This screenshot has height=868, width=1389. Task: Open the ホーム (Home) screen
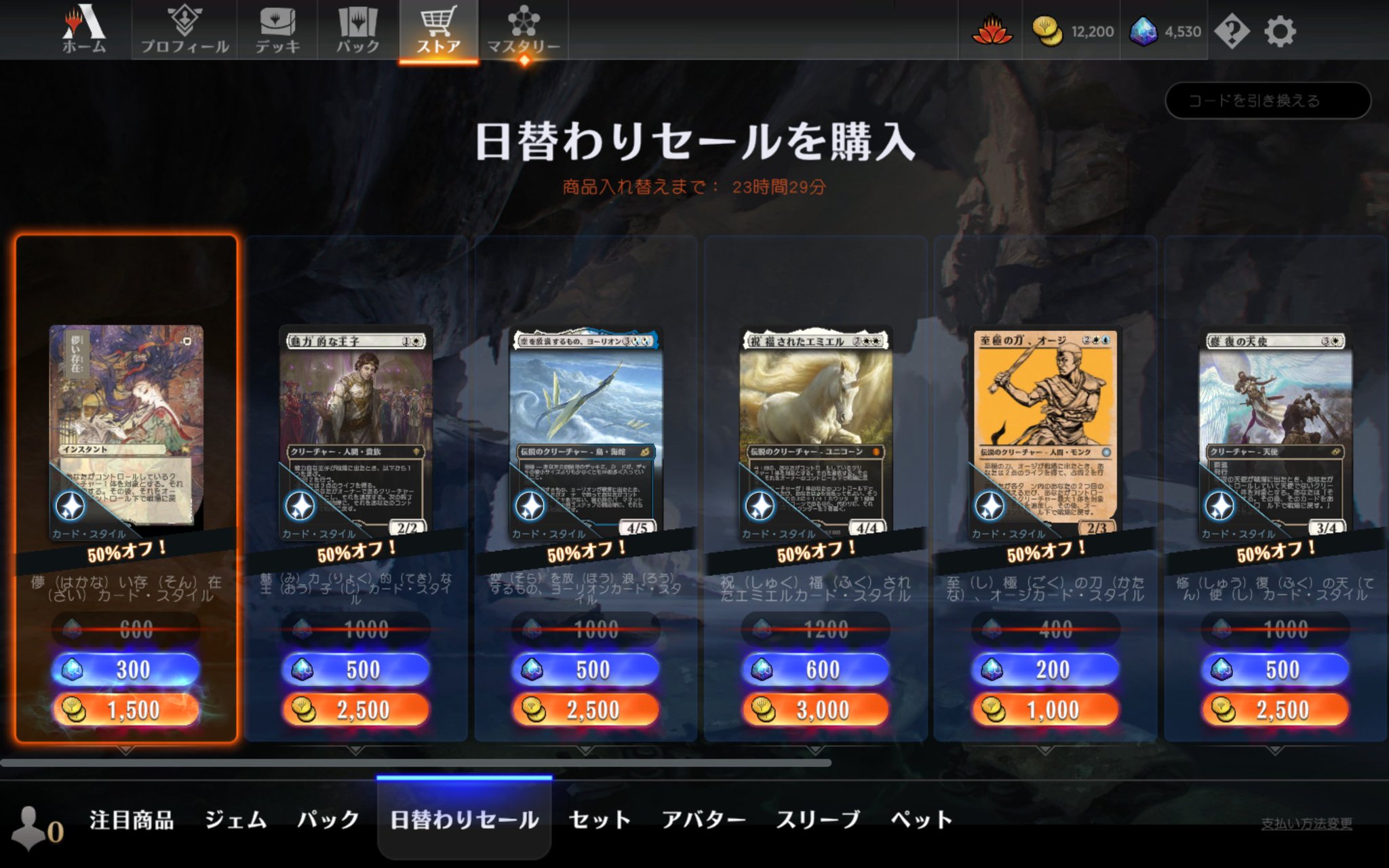click(x=85, y=31)
